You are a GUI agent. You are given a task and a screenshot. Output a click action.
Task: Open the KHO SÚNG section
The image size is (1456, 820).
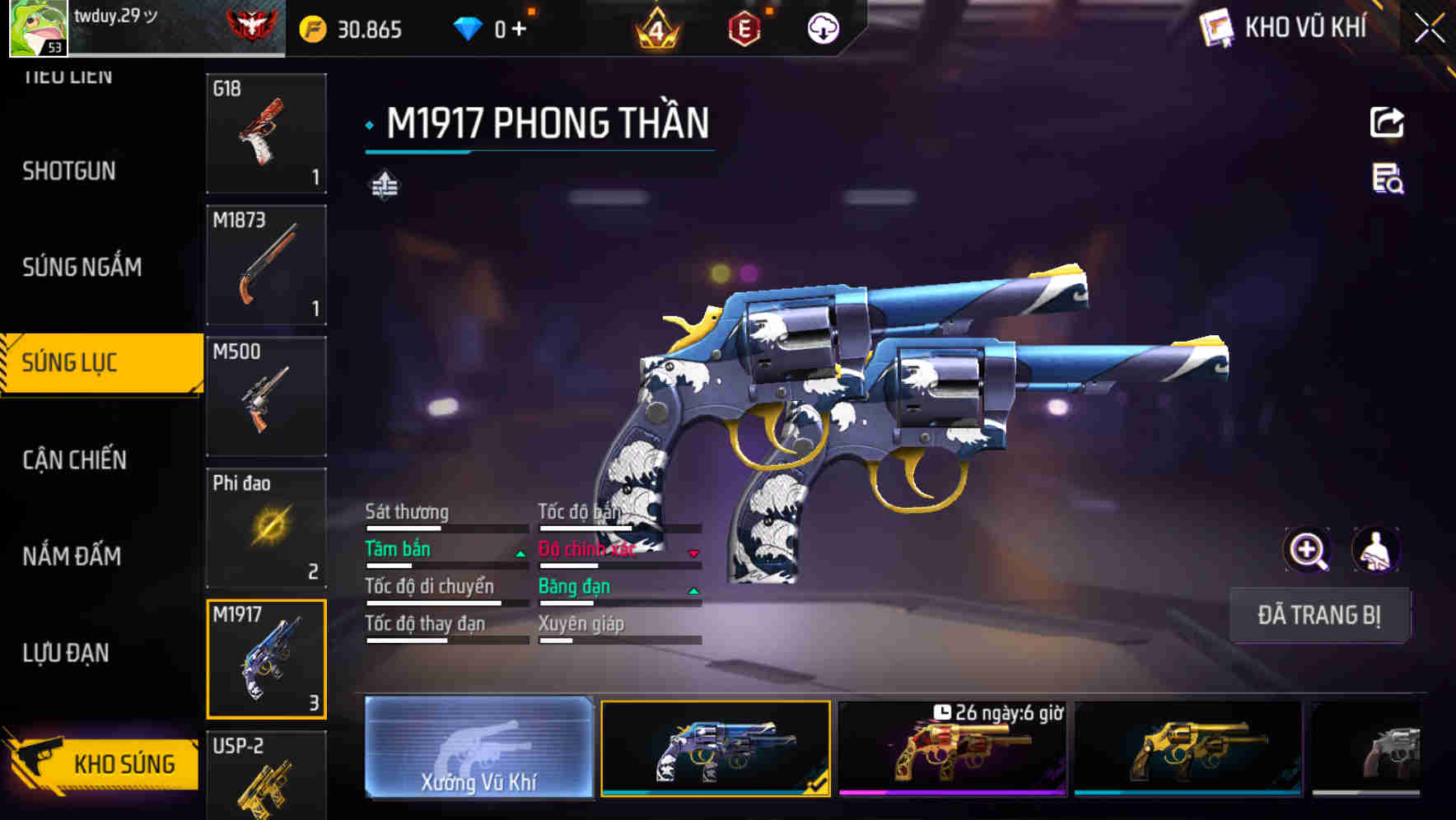click(103, 763)
